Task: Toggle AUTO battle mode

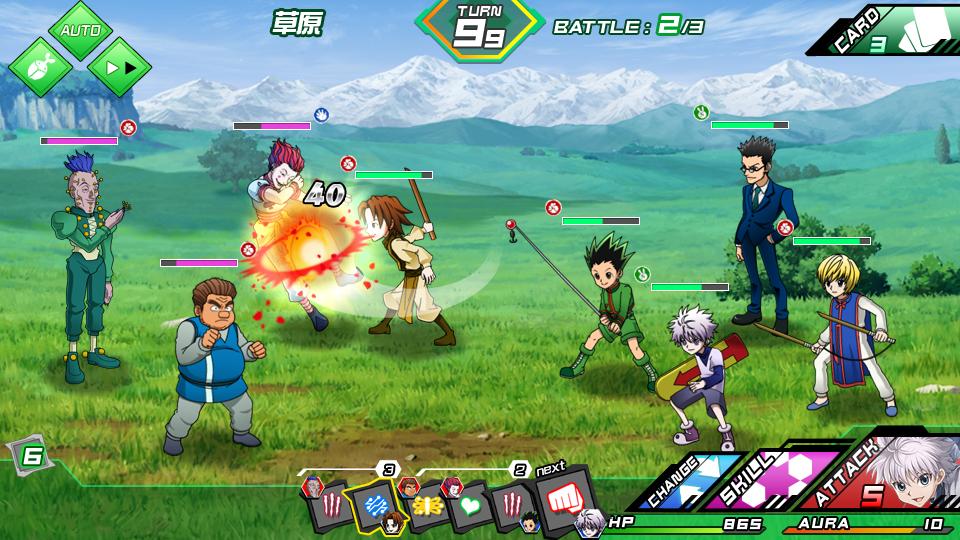Action: point(80,29)
